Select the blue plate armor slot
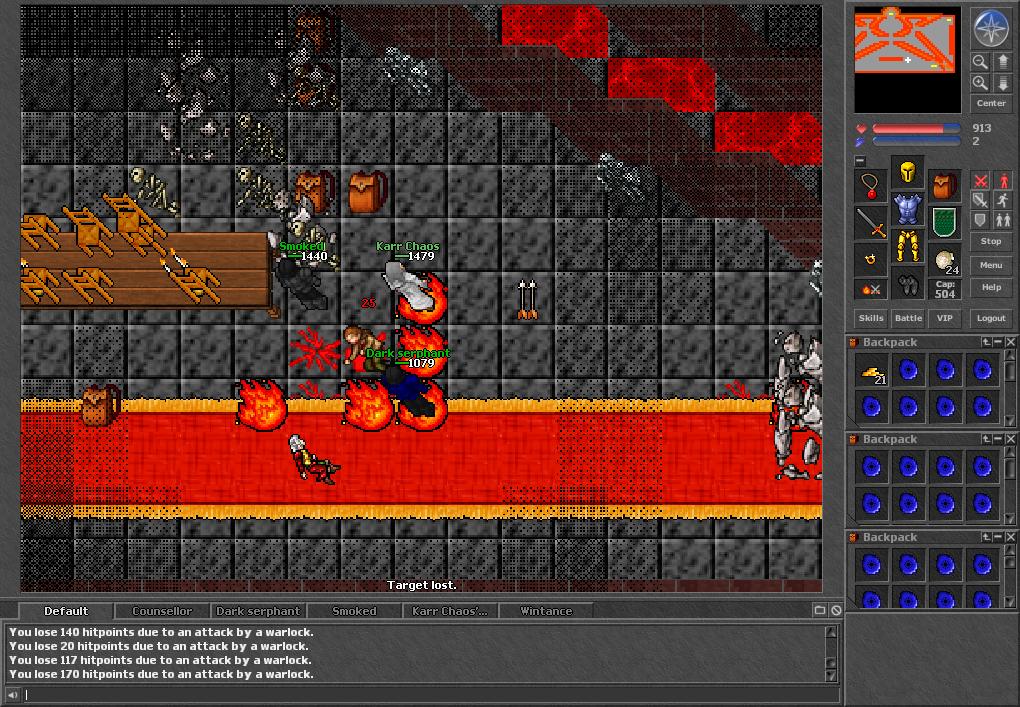Screen dimensions: 1020x707 [907, 209]
